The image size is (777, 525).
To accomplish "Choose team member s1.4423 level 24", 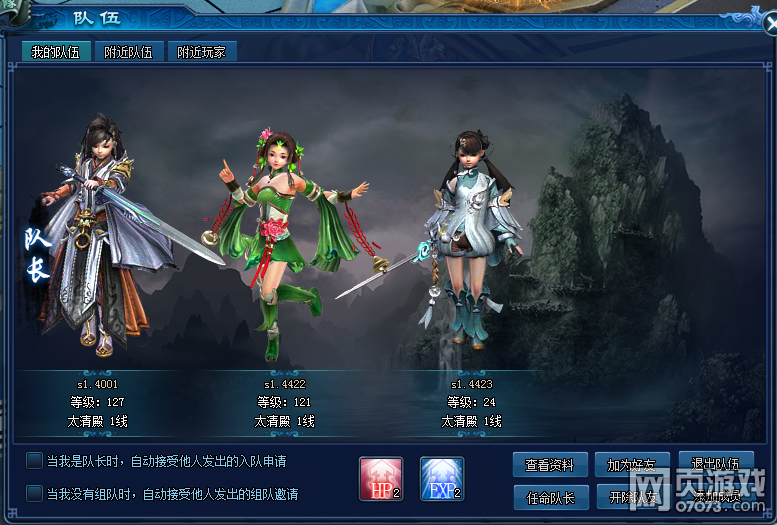I will coord(471,250).
